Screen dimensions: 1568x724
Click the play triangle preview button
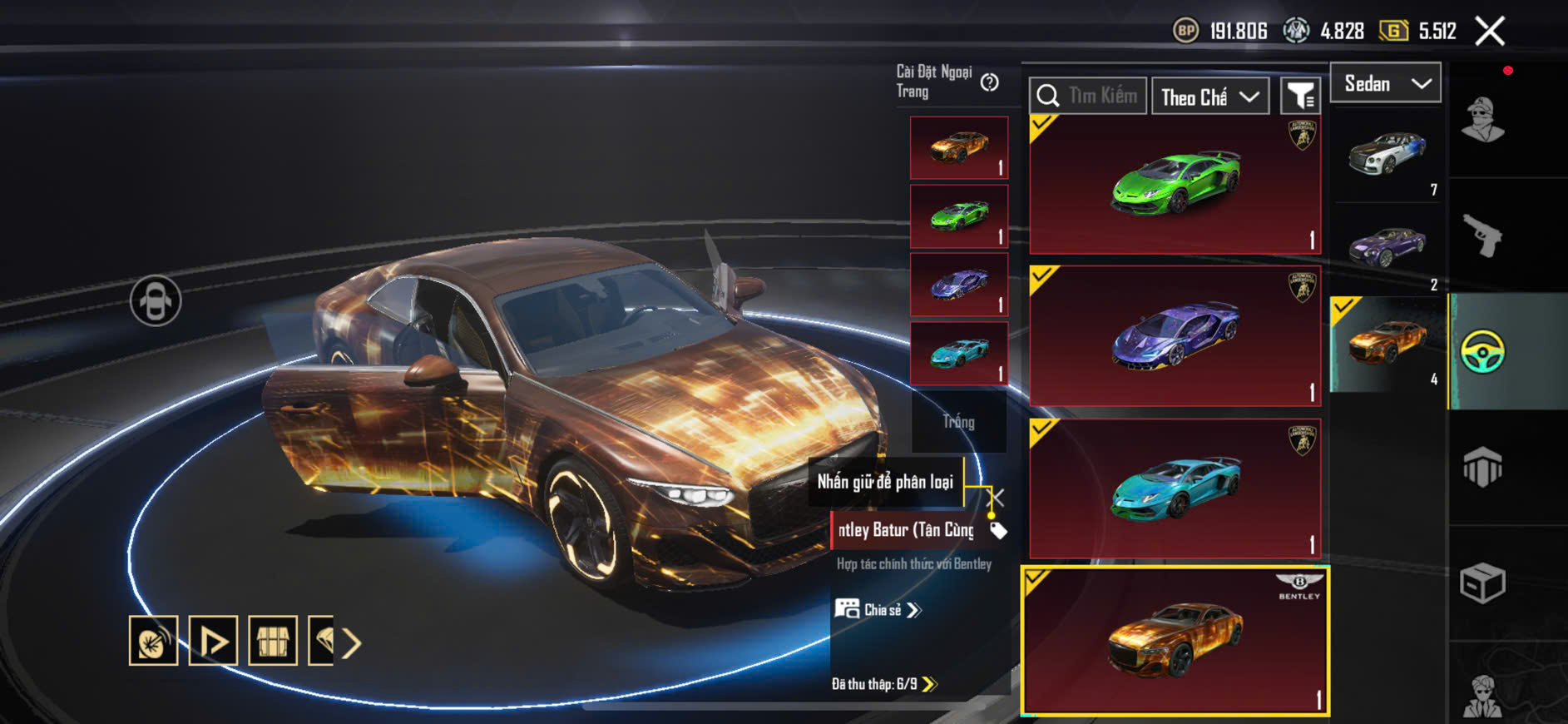(213, 641)
